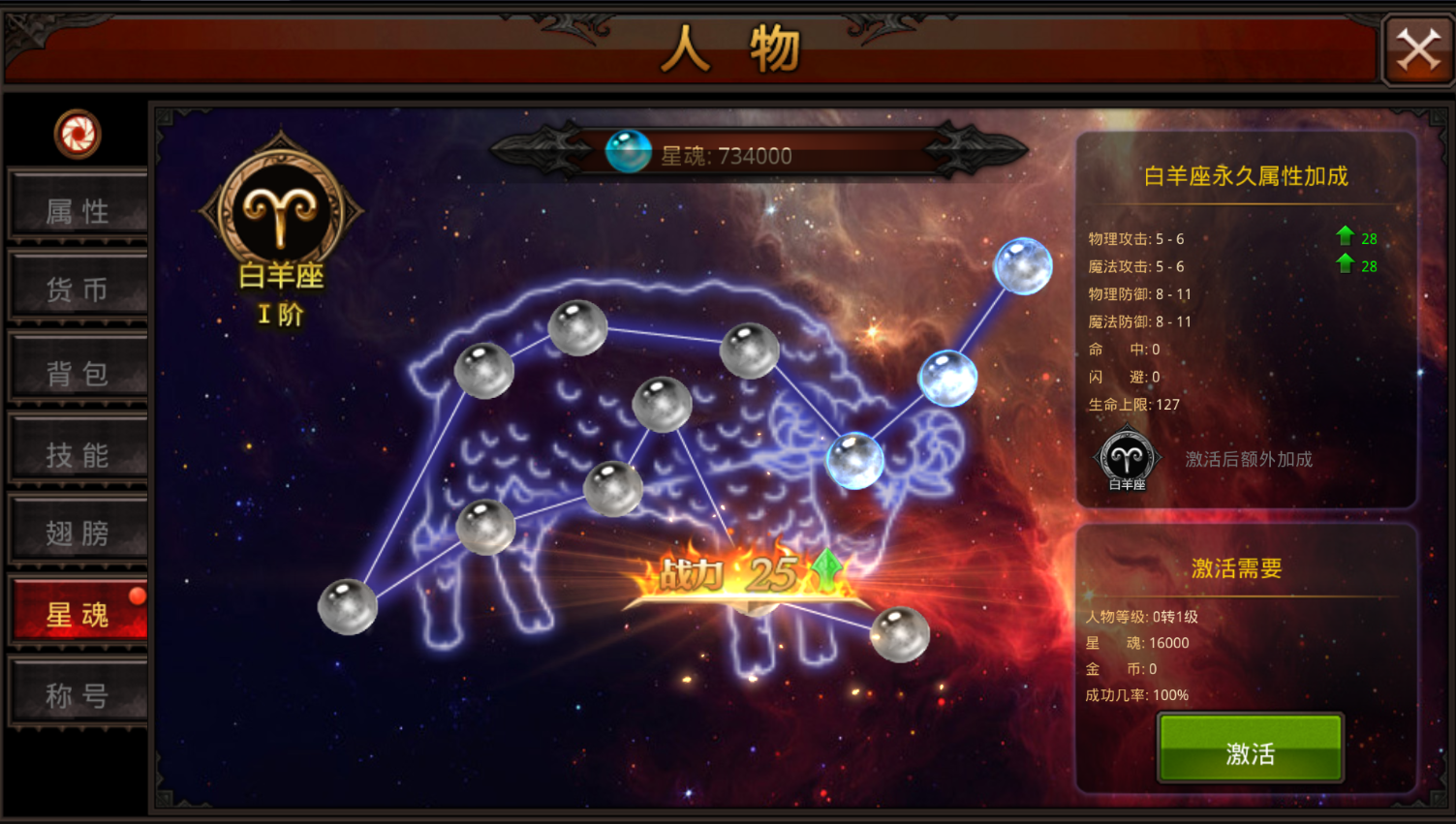Switch to the 翅膀 tab

(77, 533)
